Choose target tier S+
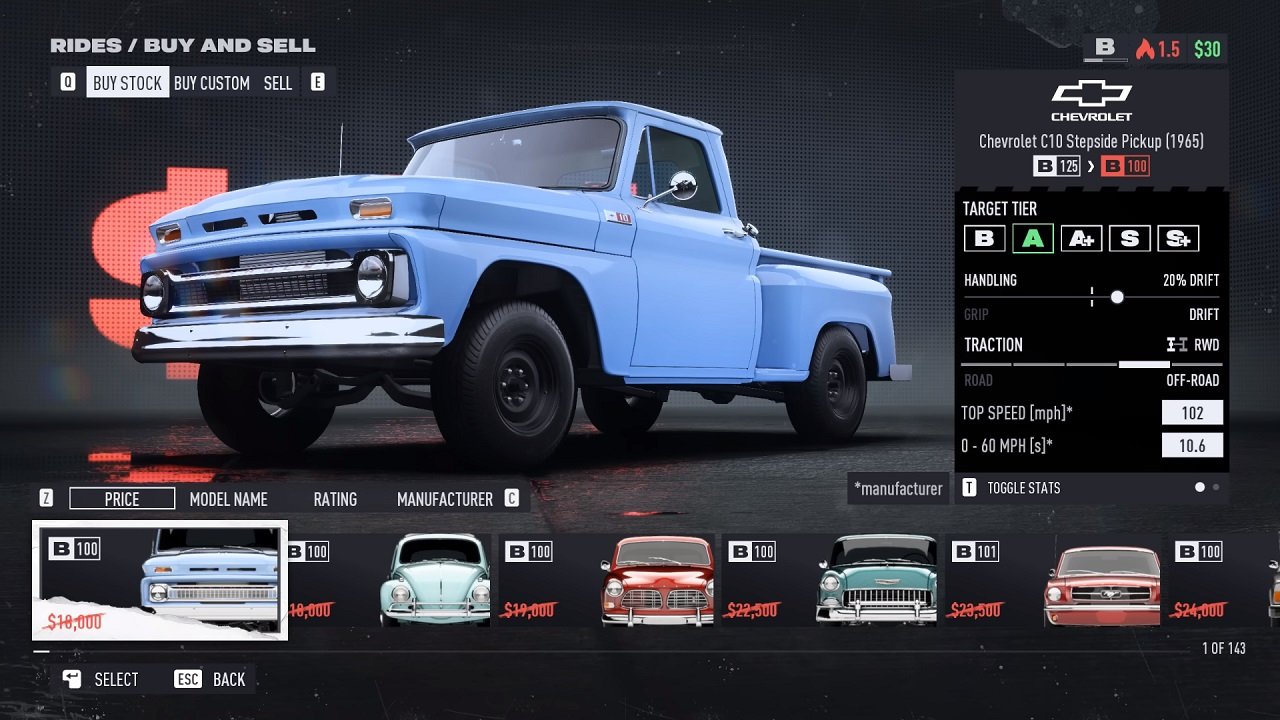The width and height of the screenshot is (1280, 720). [x=1177, y=239]
